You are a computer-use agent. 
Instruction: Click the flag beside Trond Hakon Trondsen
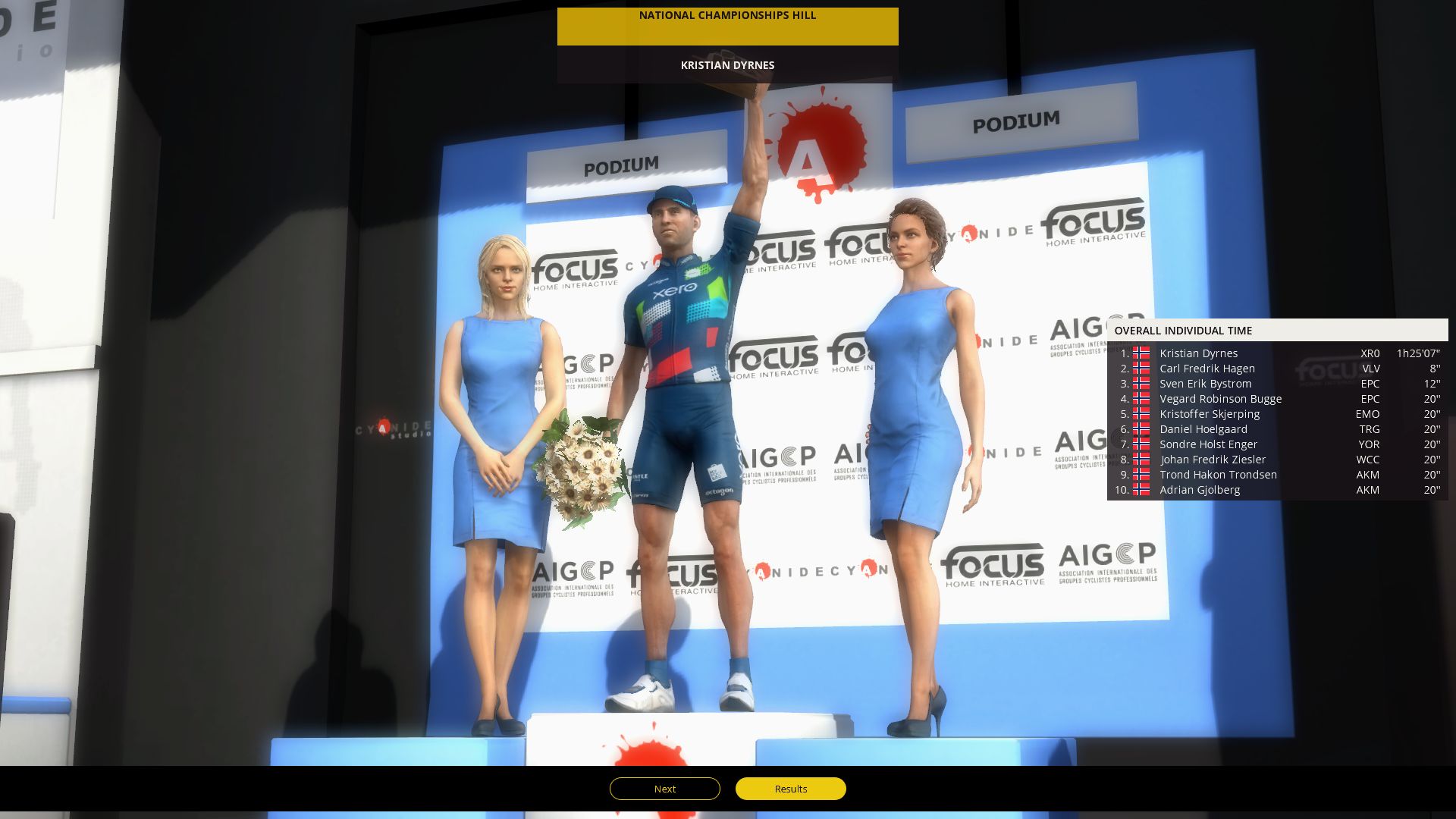click(x=1141, y=475)
